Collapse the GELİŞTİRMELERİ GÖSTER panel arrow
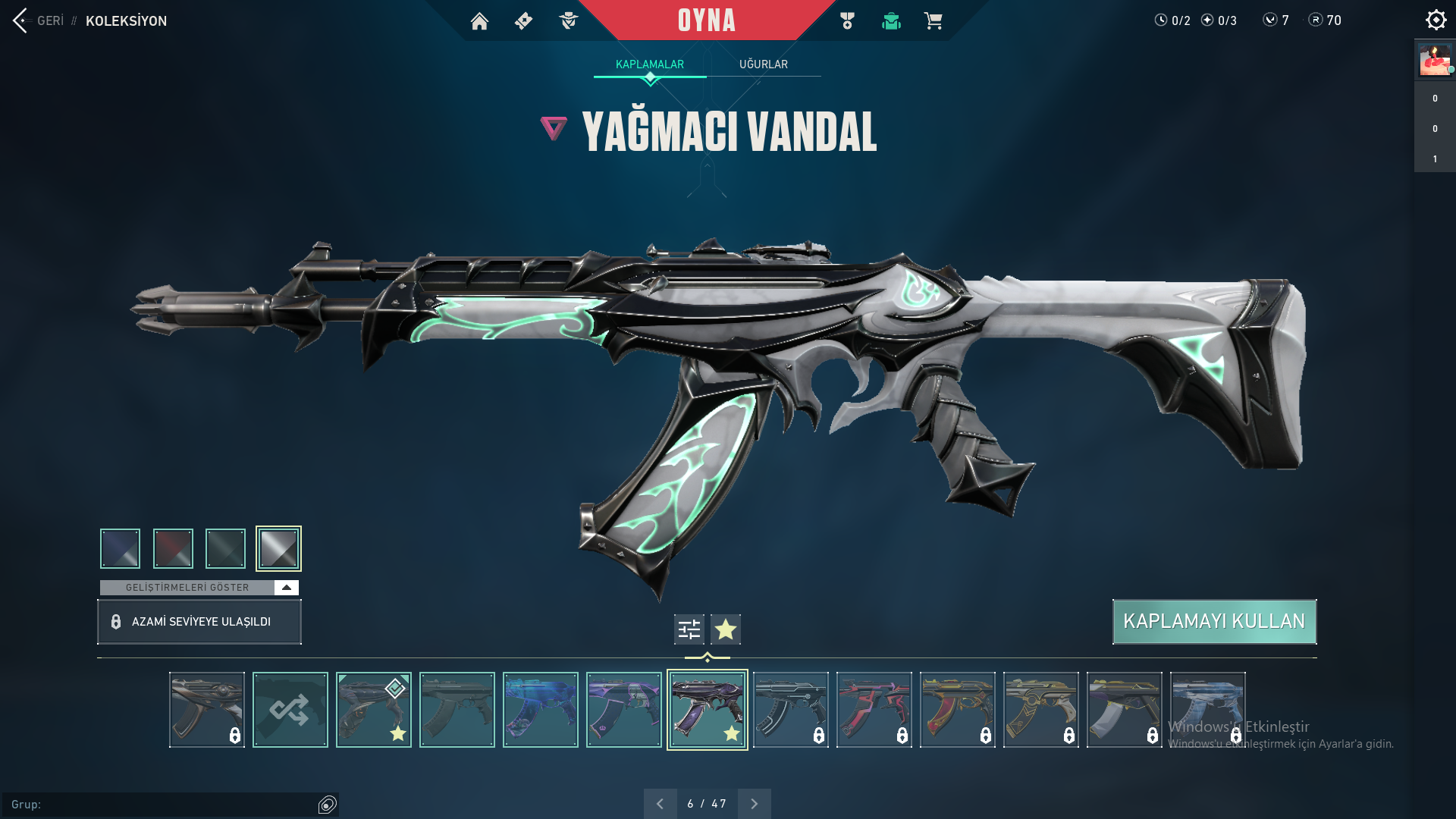 (x=286, y=586)
